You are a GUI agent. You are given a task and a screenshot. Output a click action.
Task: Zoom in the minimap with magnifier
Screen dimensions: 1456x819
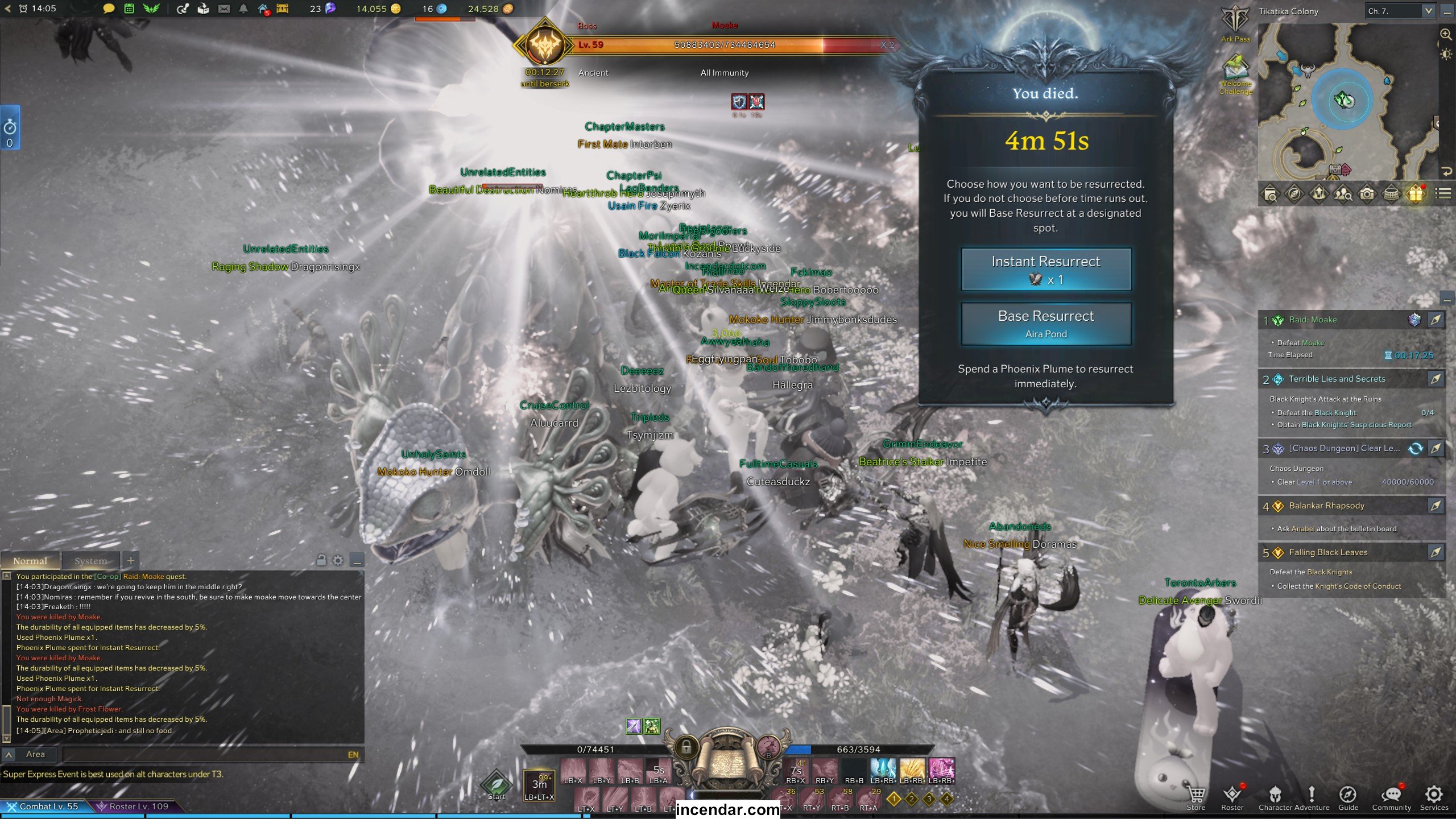point(1445,34)
